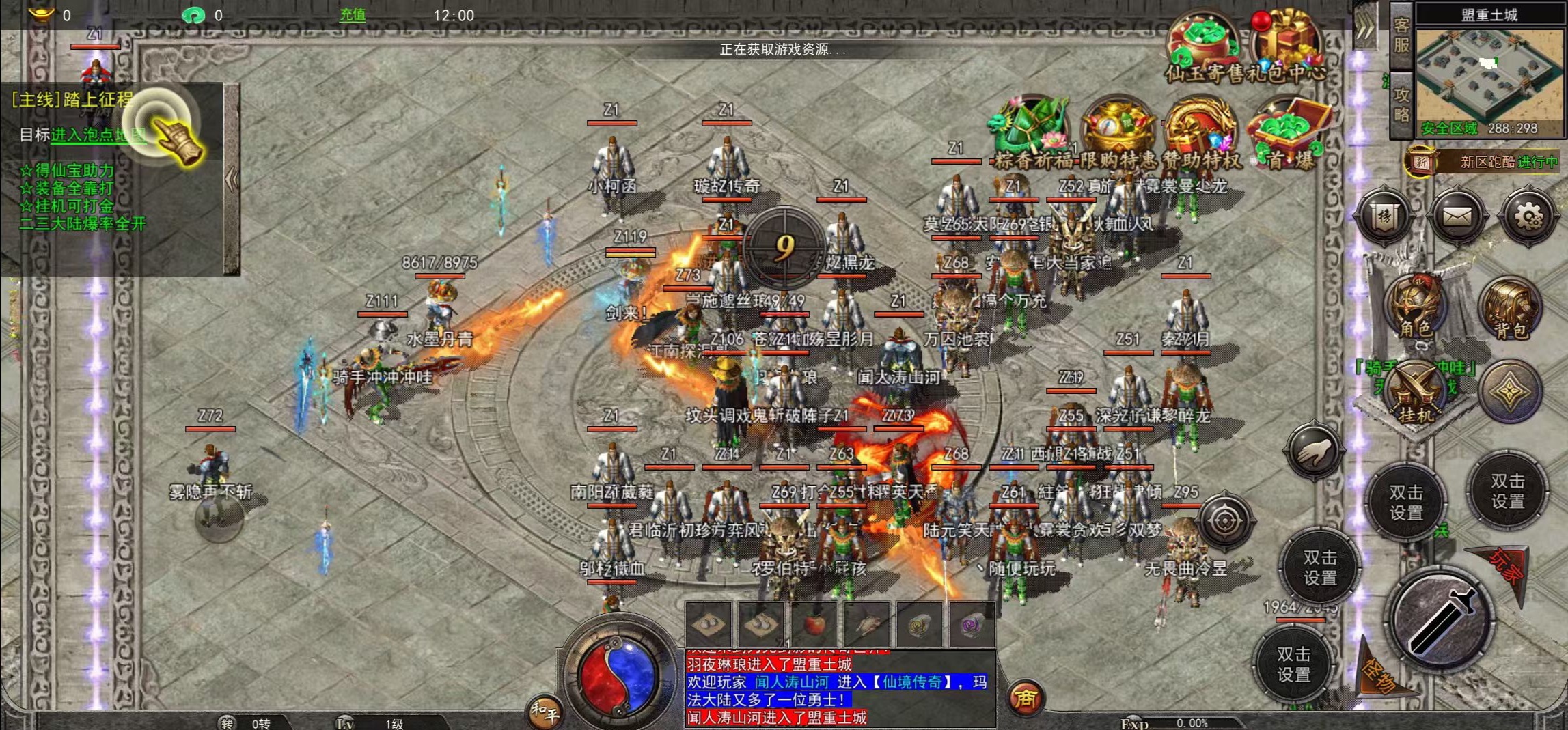Open the 攻略 guide tab
Screen dimensions: 1568x730
point(1401,104)
